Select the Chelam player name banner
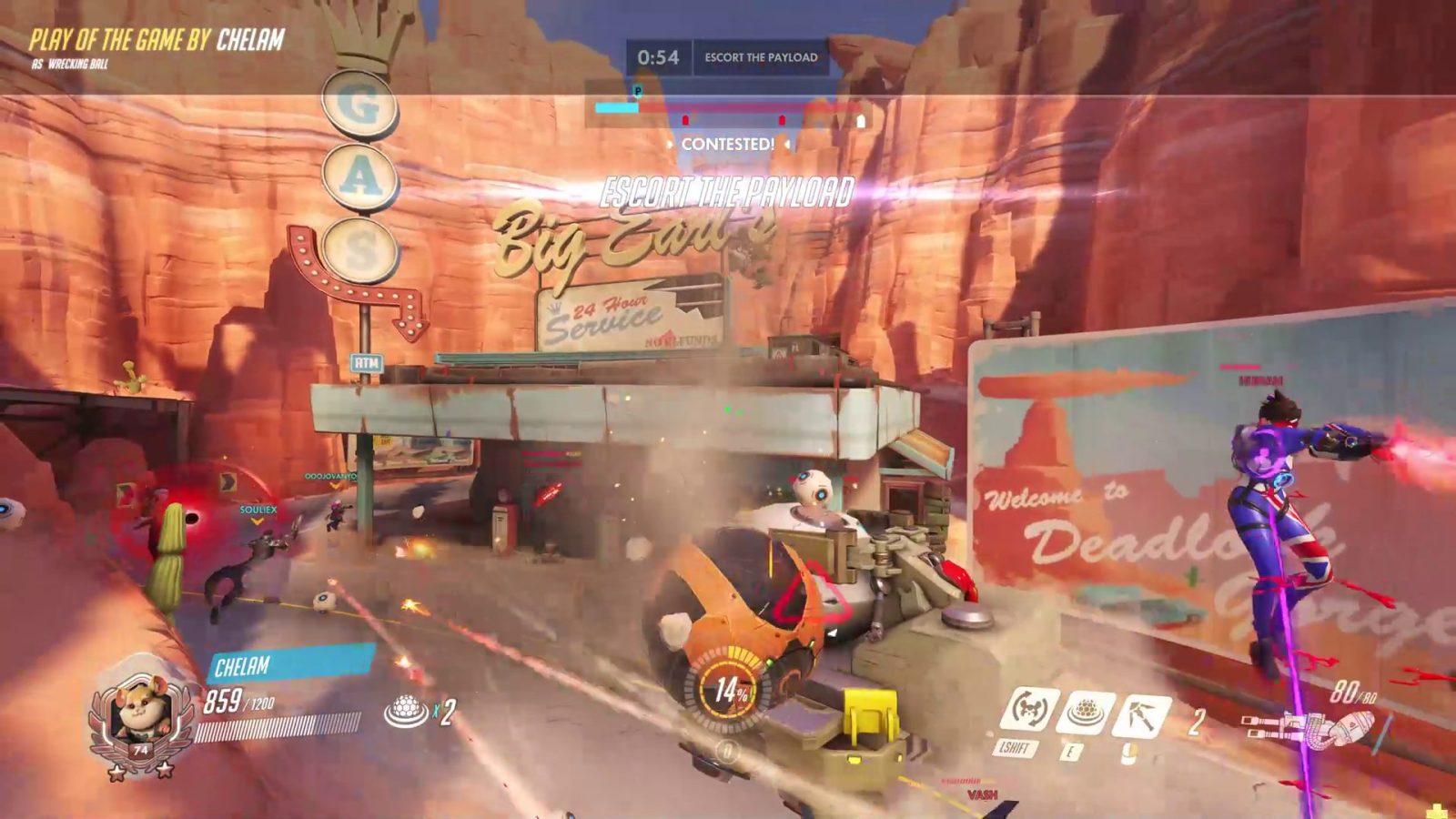The image size is (1456, 819). [x=289, y=664]
